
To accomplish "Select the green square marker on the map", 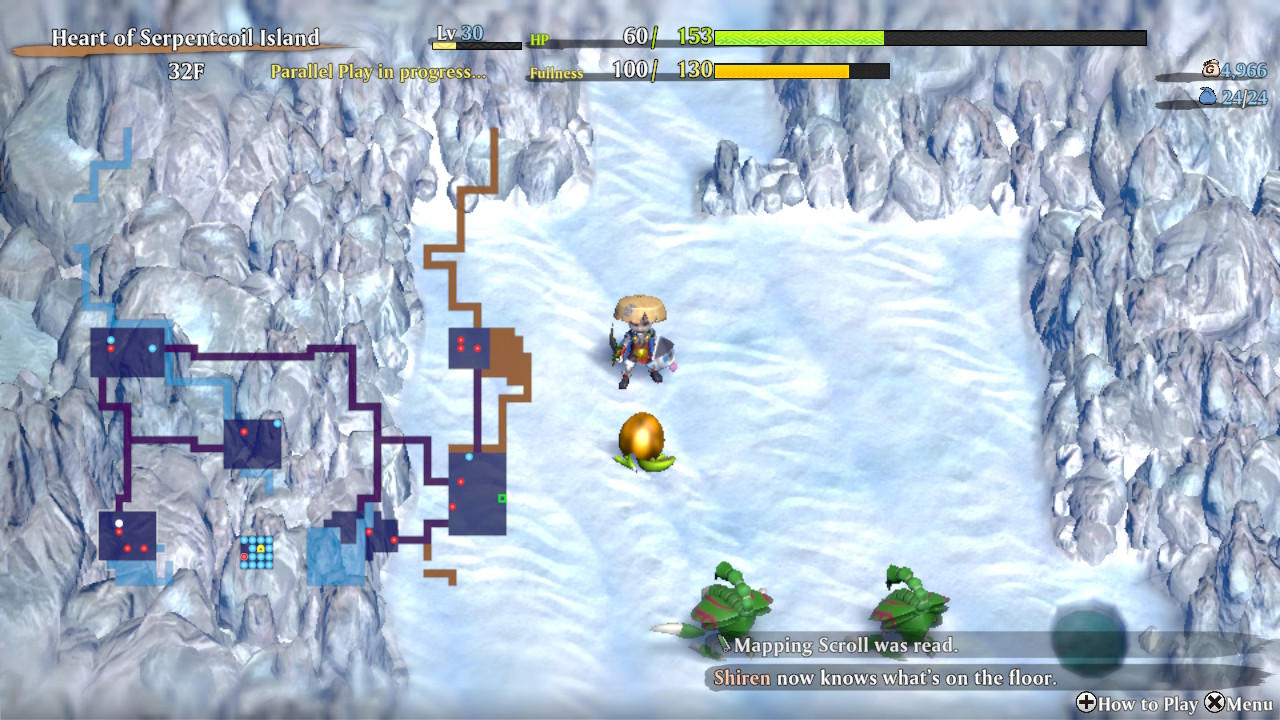I will tap(502, 498).
